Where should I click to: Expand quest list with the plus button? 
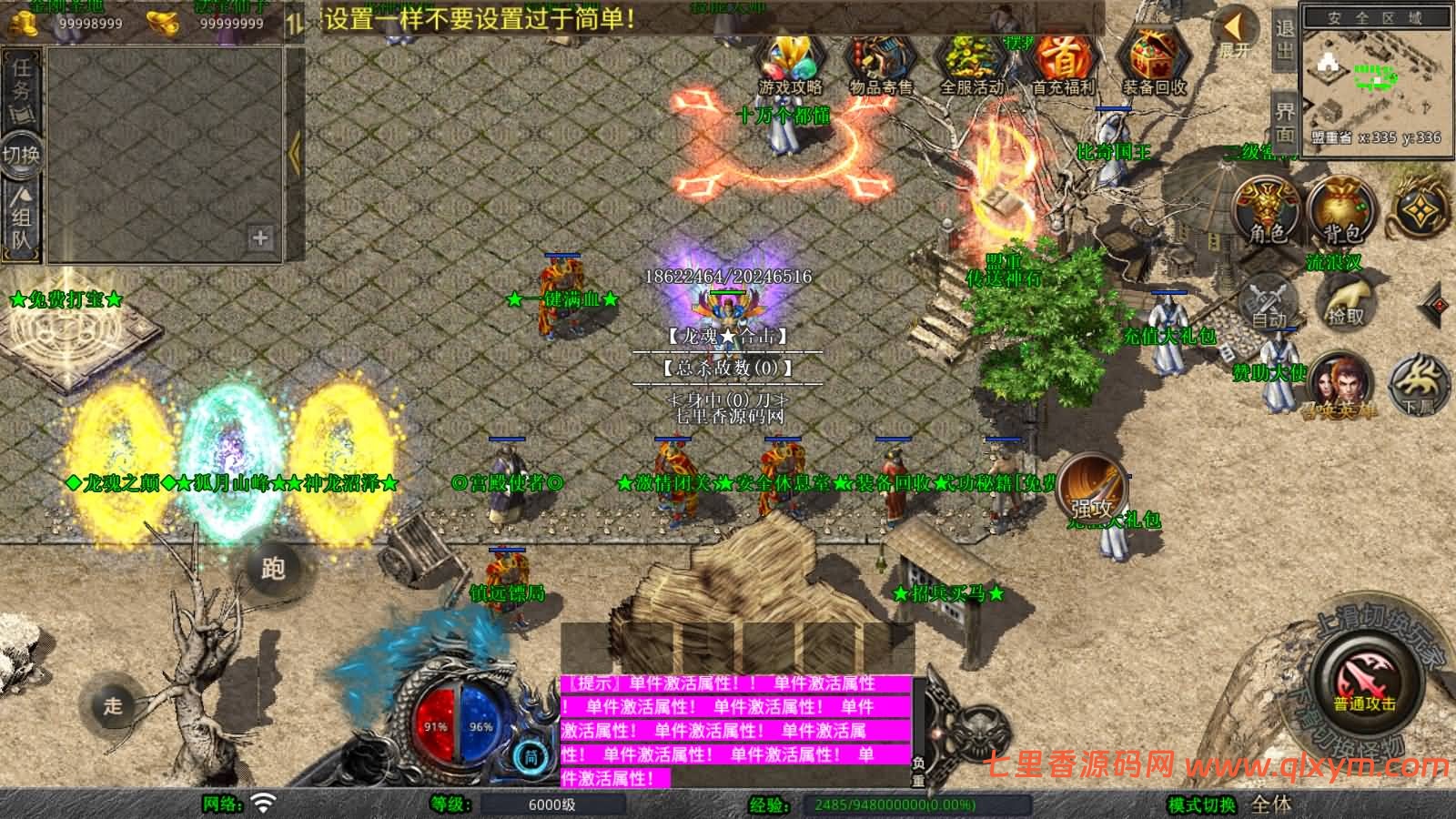coord(261,238)
